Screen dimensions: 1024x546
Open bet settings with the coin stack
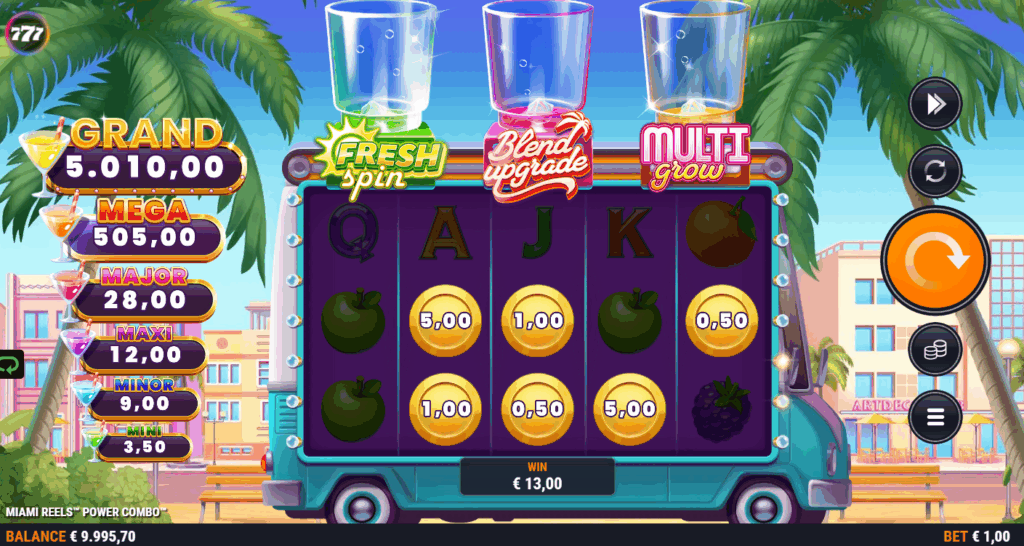[935, 350]
